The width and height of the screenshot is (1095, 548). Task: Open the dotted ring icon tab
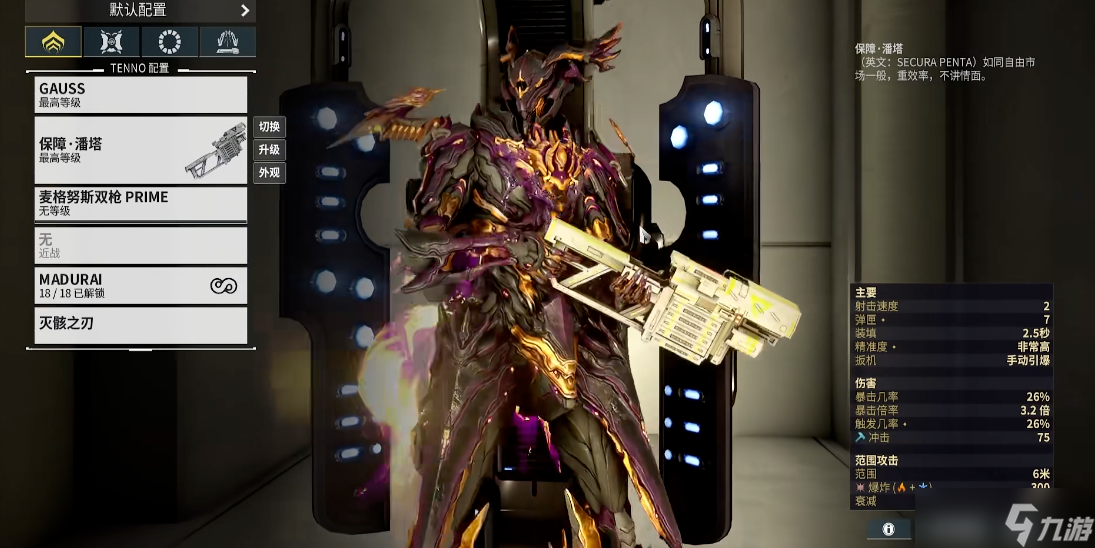point(169,42)
